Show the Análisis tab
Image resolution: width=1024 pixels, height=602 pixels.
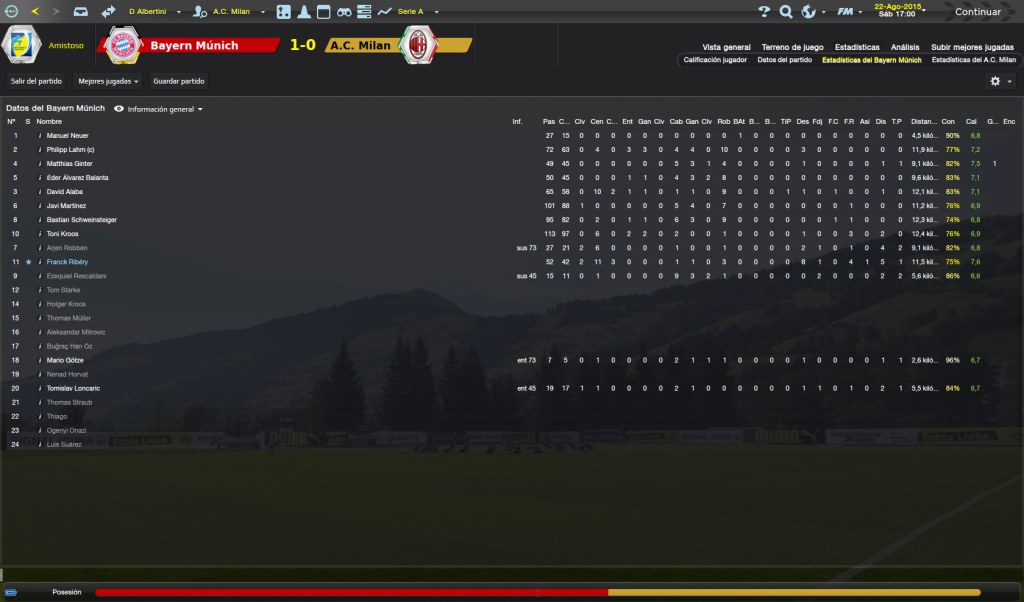[905, 47]
